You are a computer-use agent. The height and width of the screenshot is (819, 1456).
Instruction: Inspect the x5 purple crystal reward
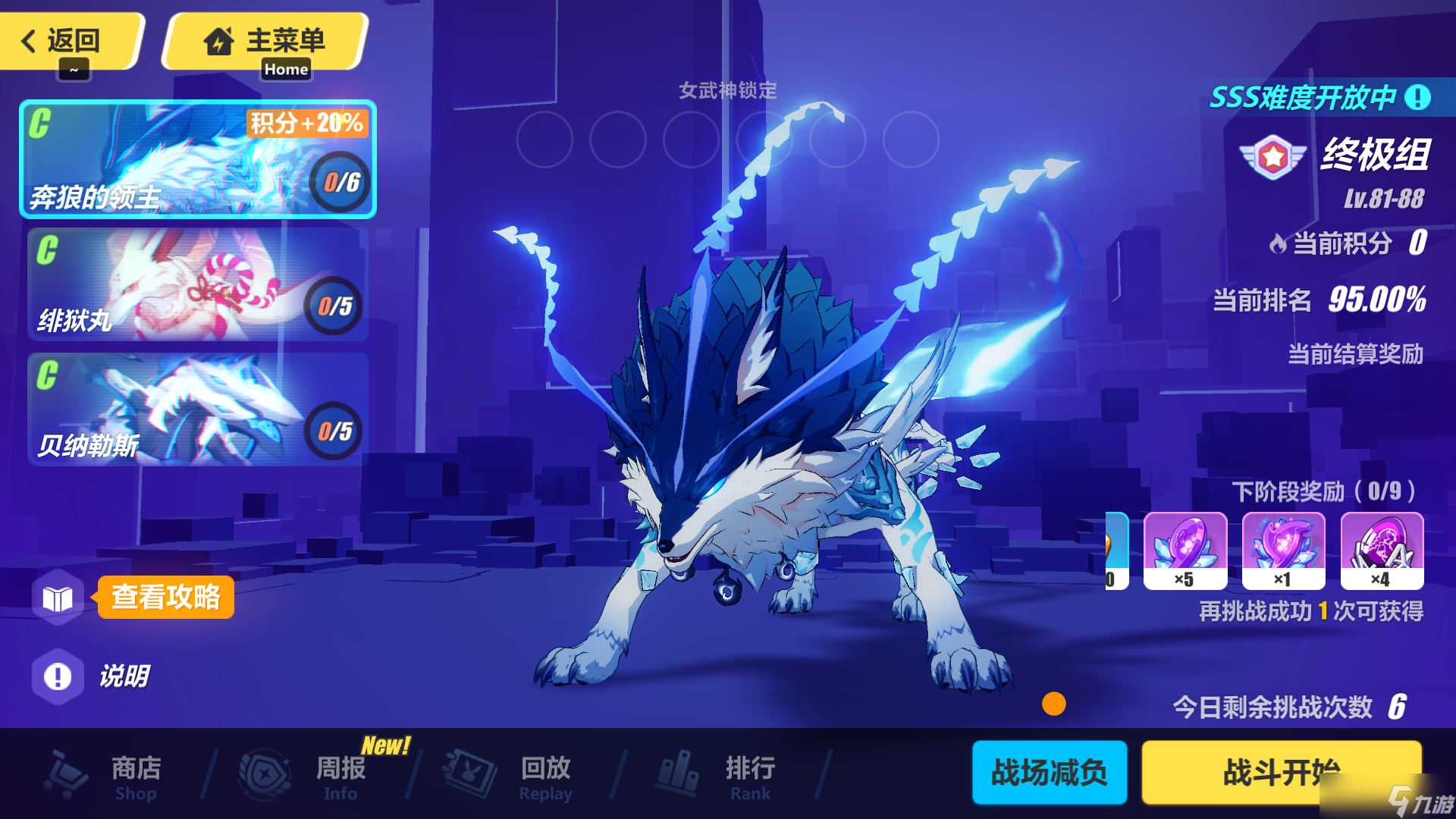1185,551
